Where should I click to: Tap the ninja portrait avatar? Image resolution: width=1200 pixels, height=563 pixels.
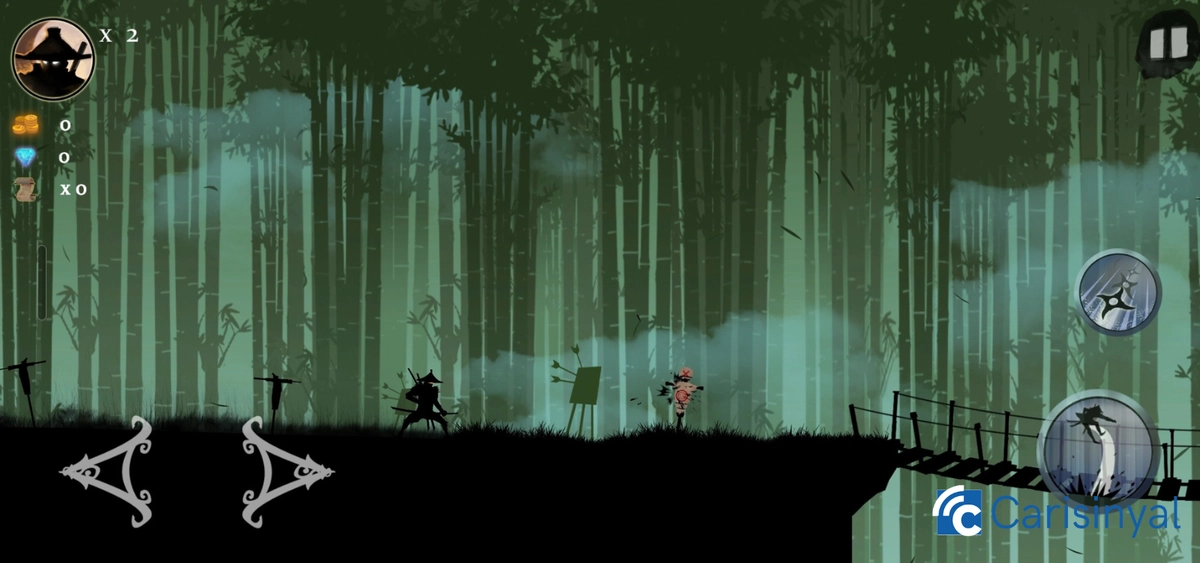coord(52,58)
